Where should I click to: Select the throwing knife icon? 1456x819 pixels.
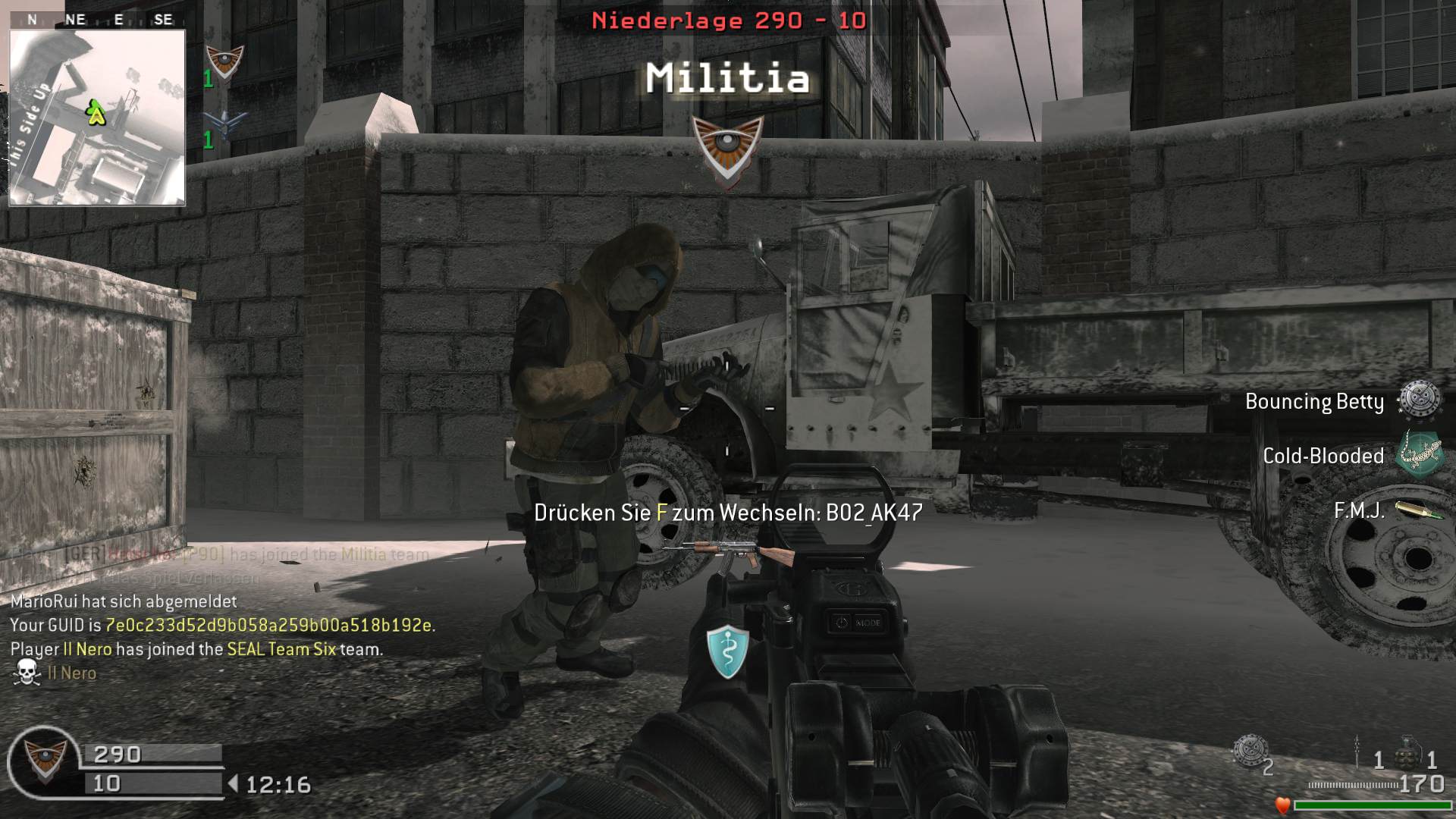tap(1357, 751)
